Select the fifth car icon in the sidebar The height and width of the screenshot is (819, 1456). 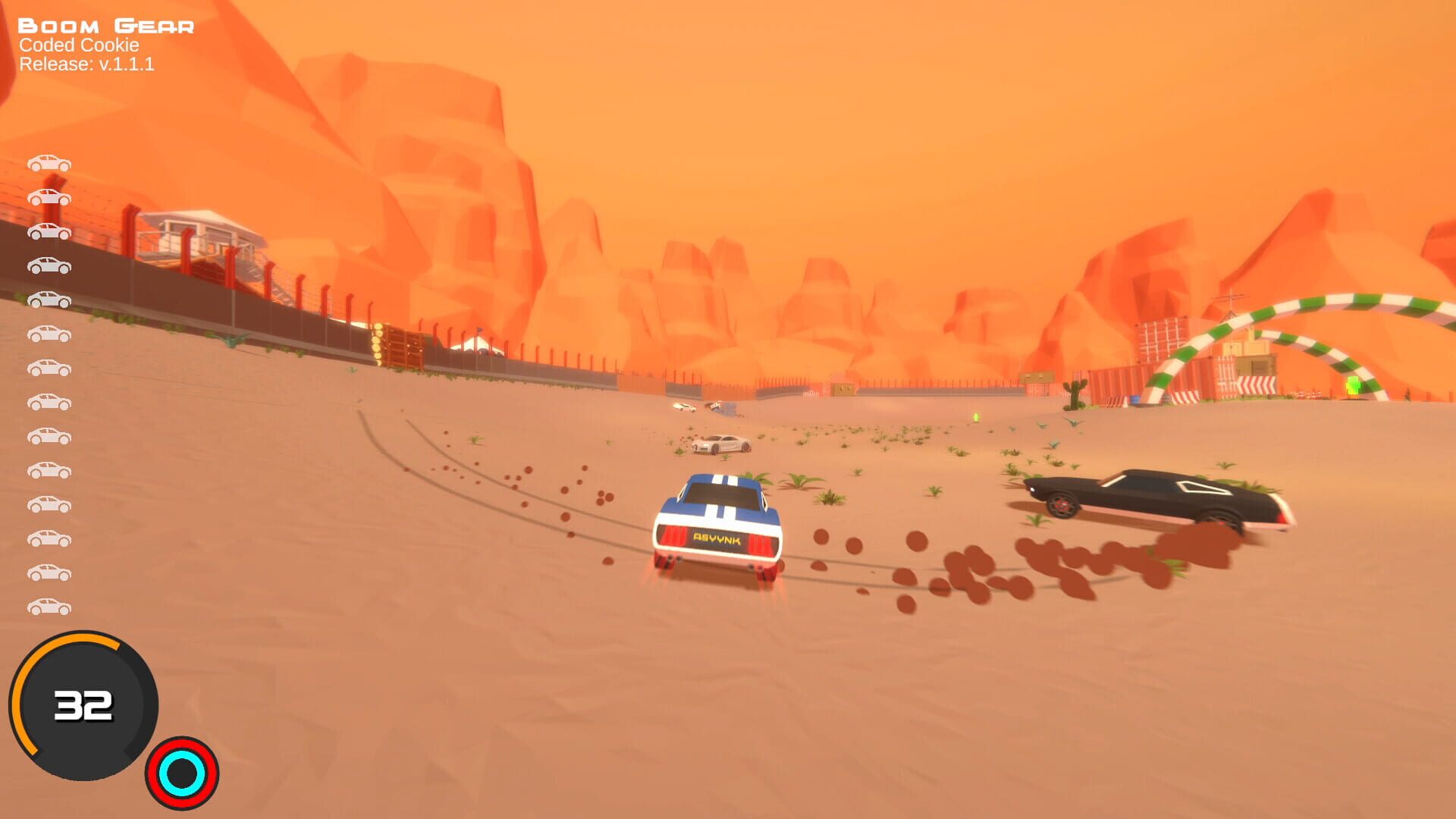49,300
